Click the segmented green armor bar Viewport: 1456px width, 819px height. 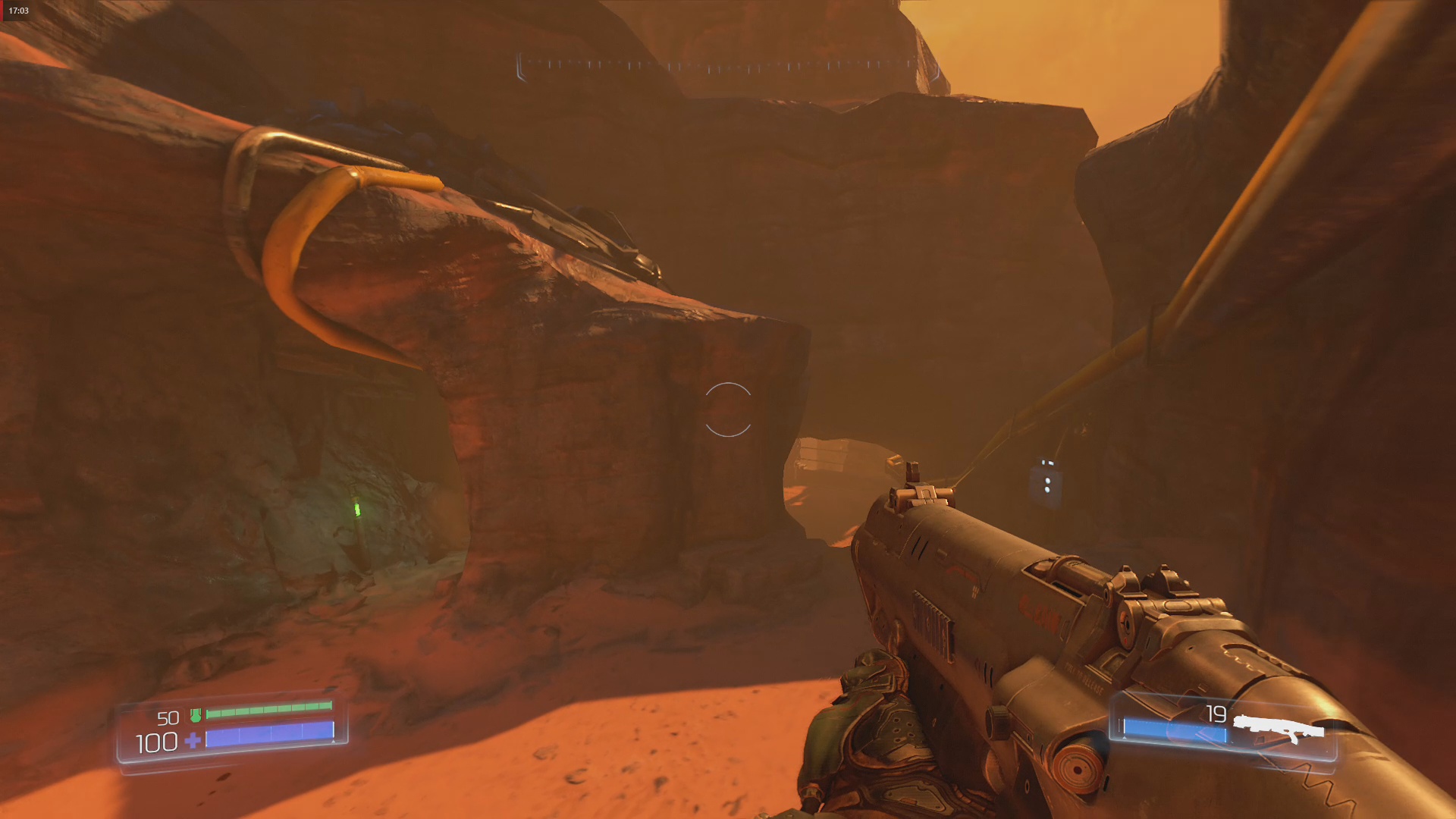coord(271,711)
